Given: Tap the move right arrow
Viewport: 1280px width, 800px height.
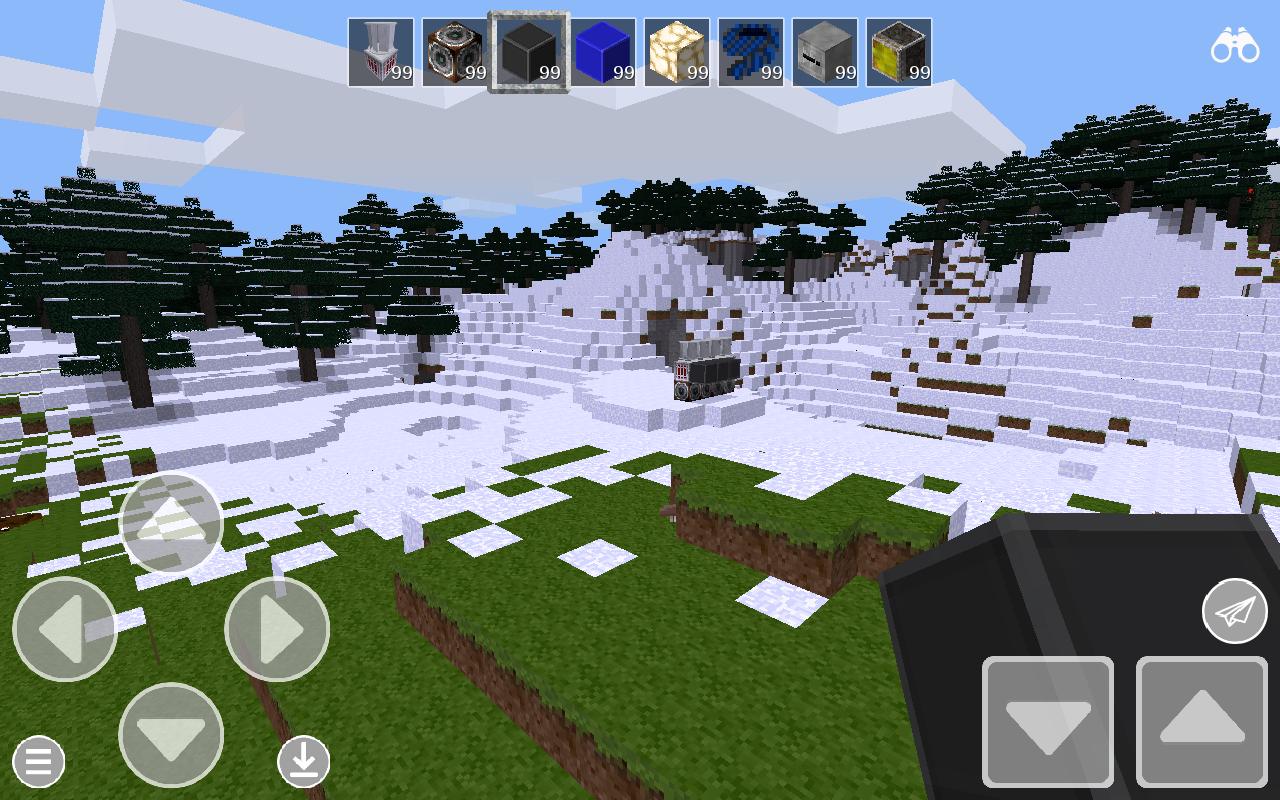Looking at the screenshot, I should (276, 627).
